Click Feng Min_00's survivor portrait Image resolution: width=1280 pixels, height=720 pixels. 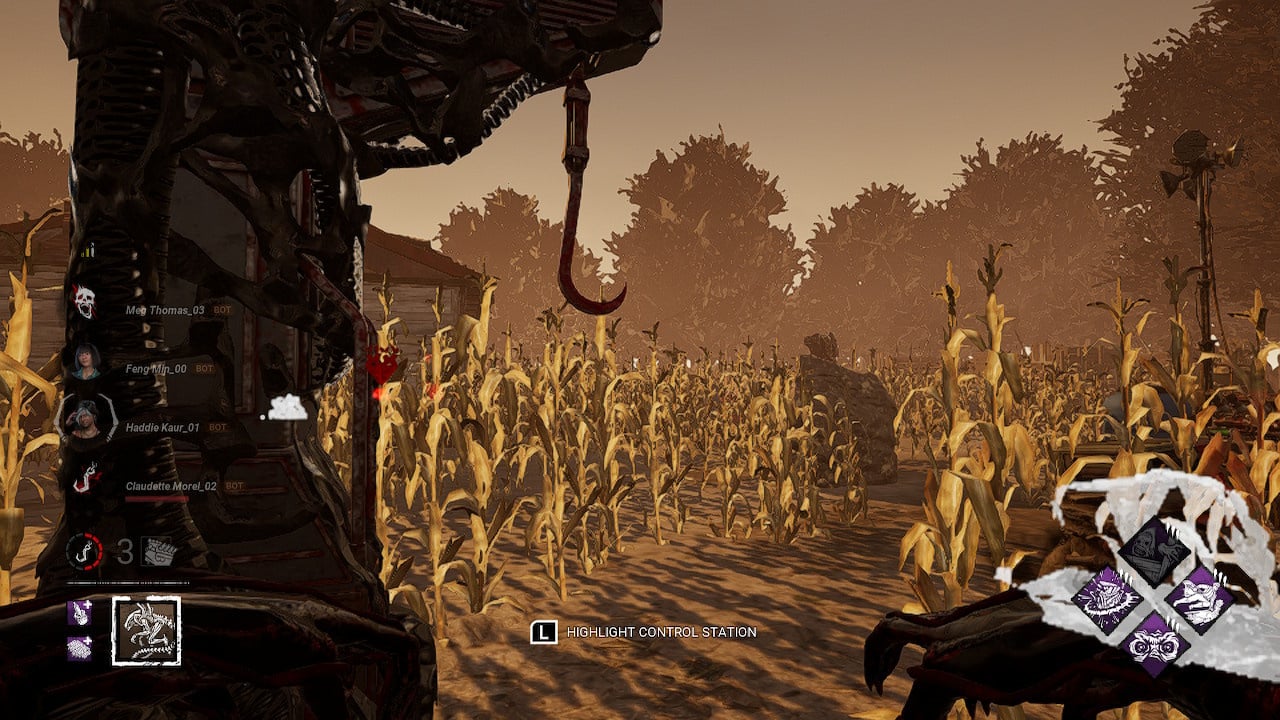[x=85, y=361]
